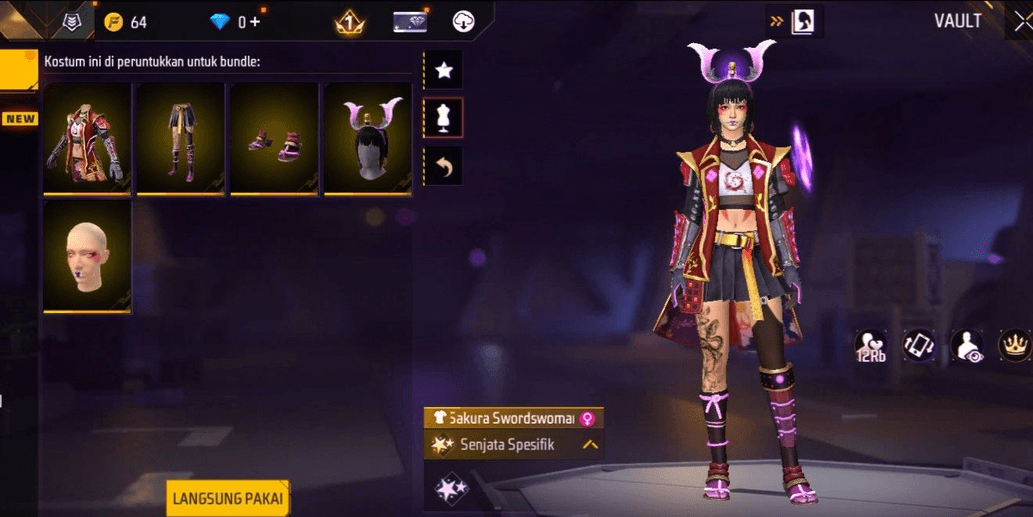Image resolution: width=1033 pixels, height=517 pixels.
Task: Close the Vault screen with the X
Action: tap(1018, 21)
